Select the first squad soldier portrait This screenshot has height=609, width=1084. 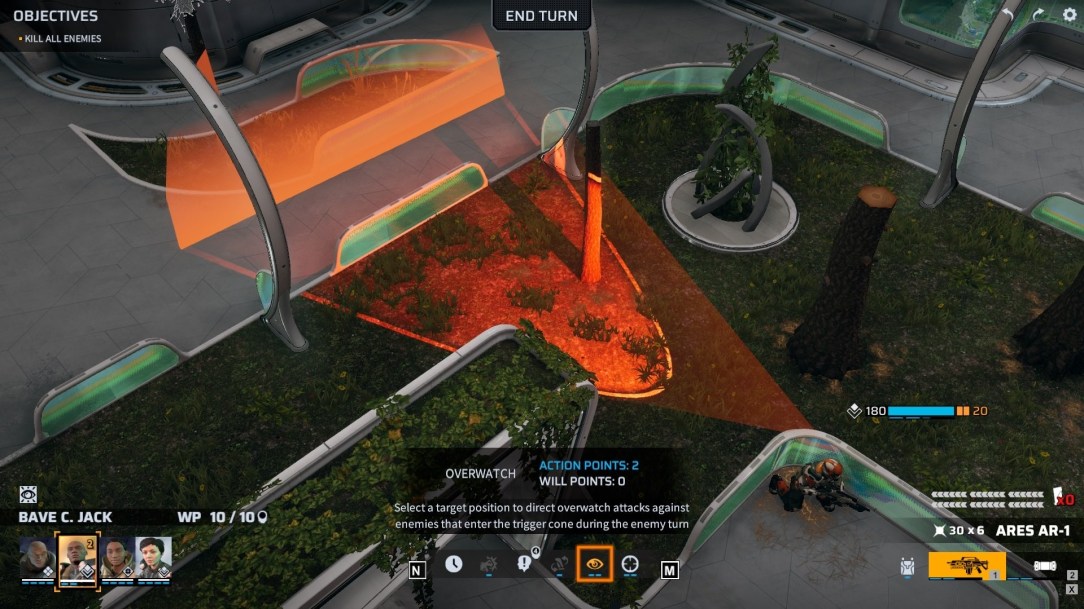pos(37,554)
